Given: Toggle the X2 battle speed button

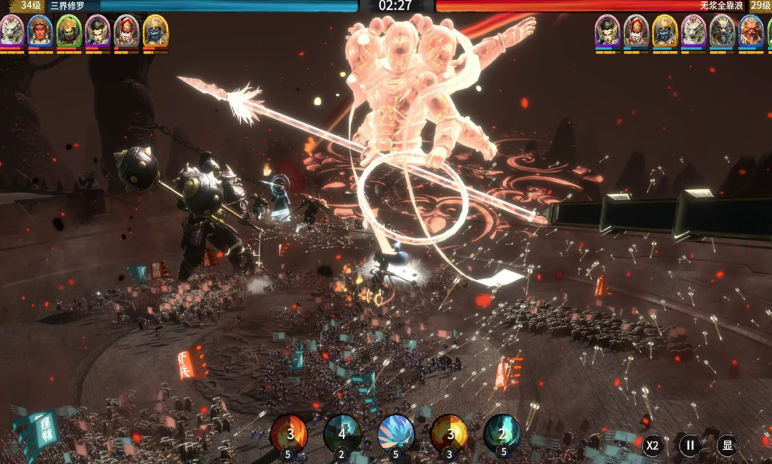Looking at the screenshot, I should (652, 445).
